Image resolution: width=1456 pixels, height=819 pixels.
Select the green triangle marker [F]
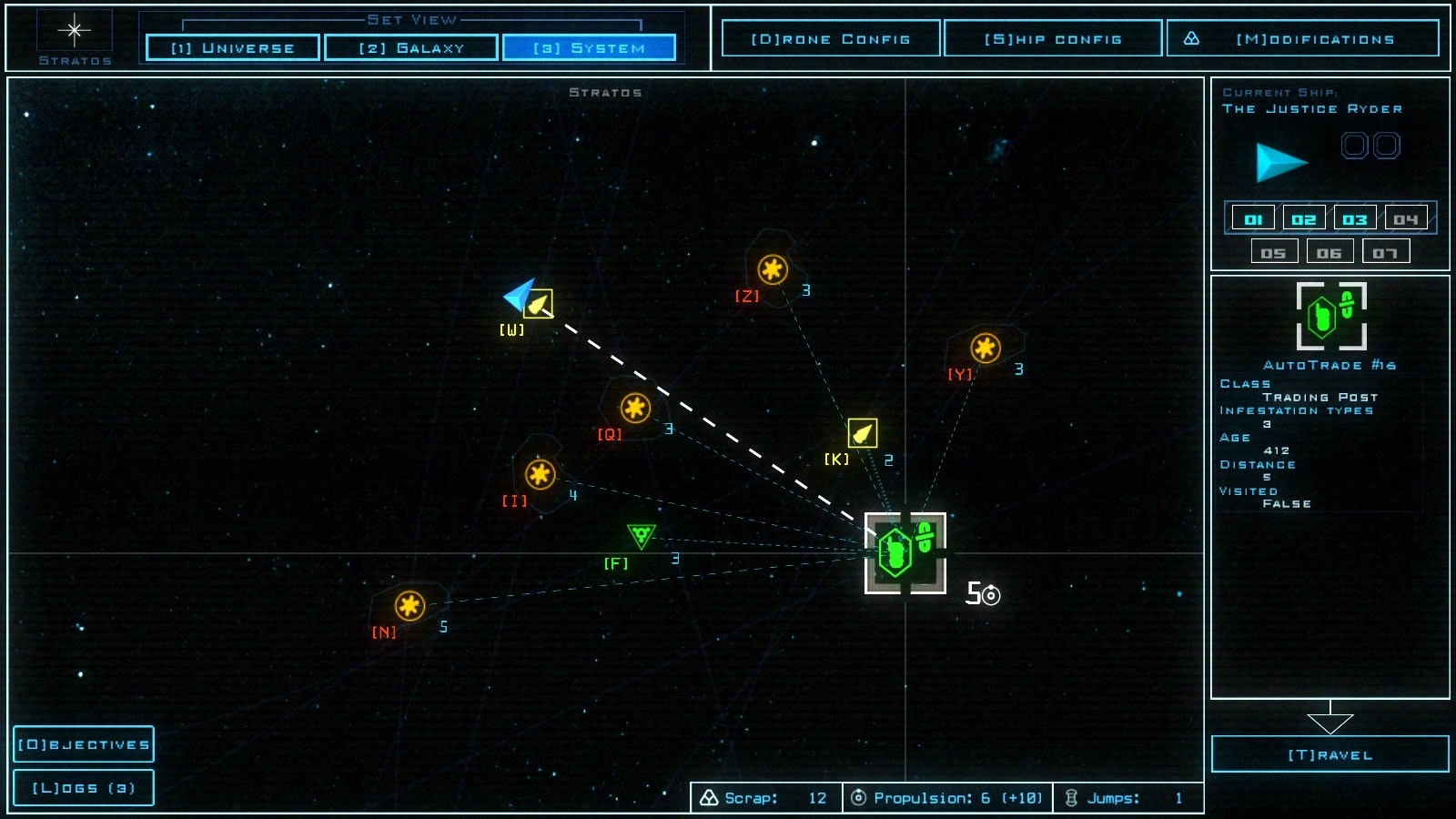pos(642,536)
